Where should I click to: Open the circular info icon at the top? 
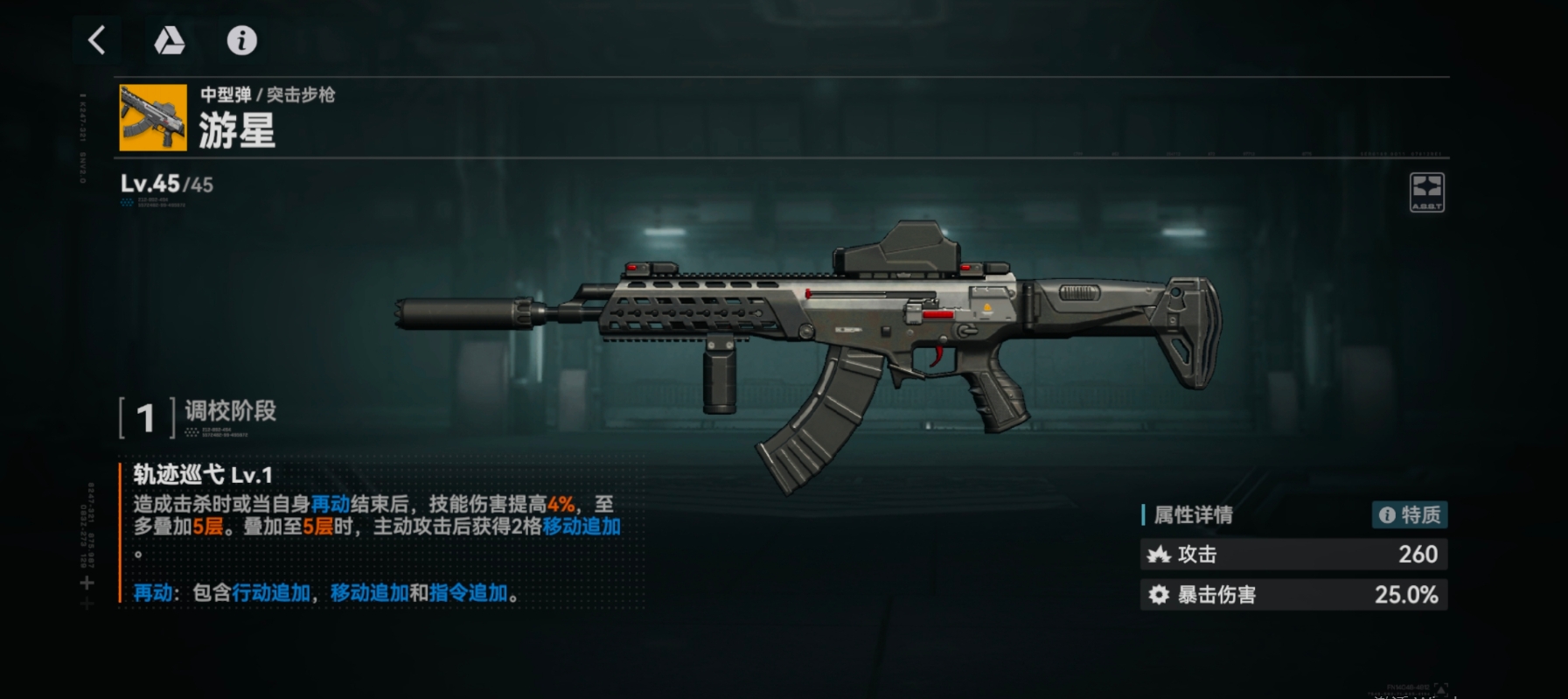[x=242, y=40]
